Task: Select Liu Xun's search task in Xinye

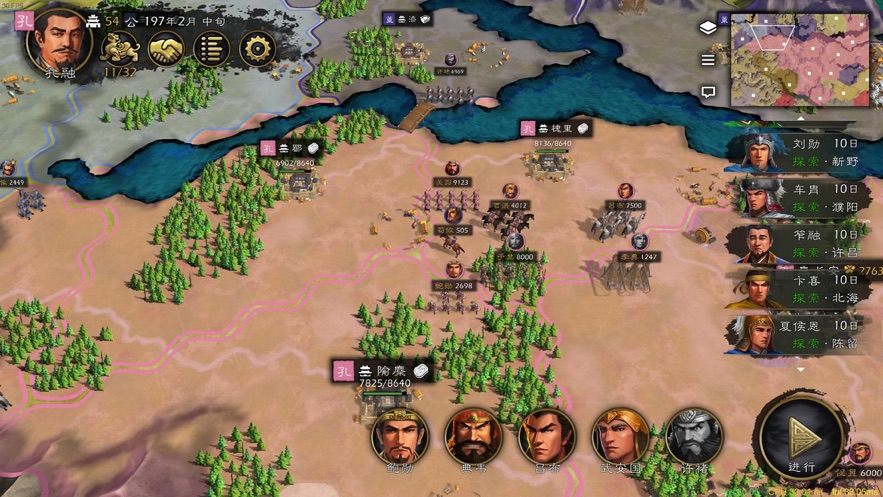Action: click(800, 152)
